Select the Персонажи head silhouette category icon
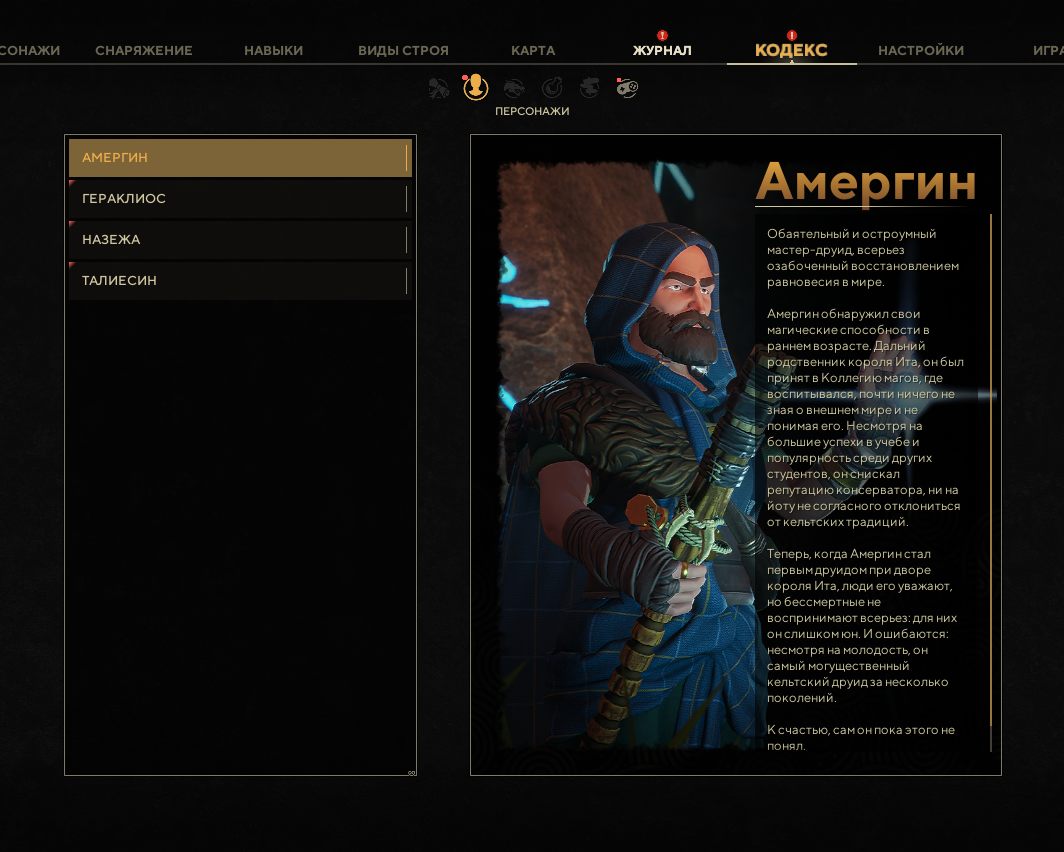The width and height of the screenshot is (1064, 852). point(475,88)
